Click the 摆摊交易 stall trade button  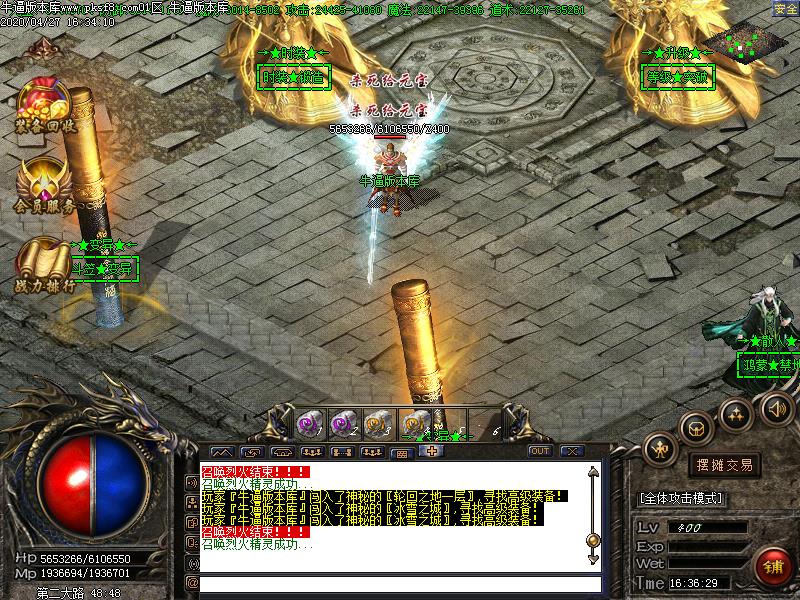tap(724, 464)
